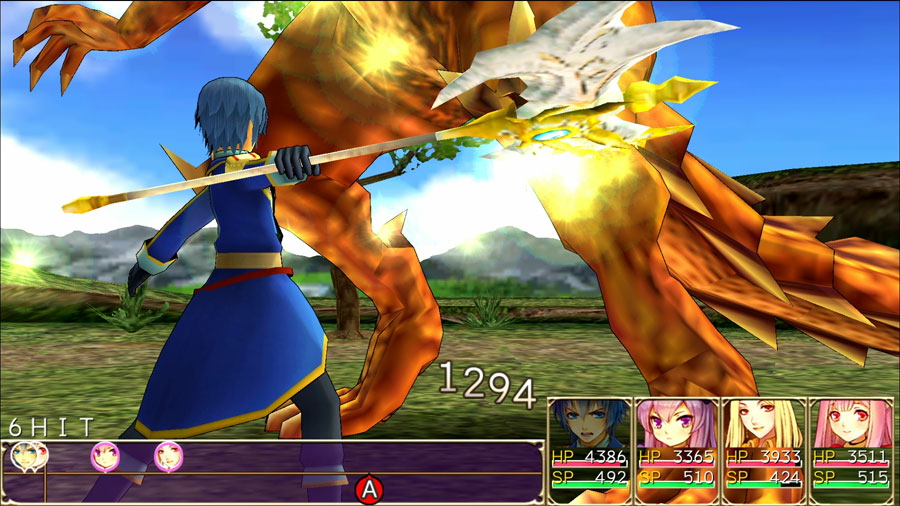Click the red A marker on the turn timeline
The height and width of the screenshot is (506, 900).
(x=370, y=489)
